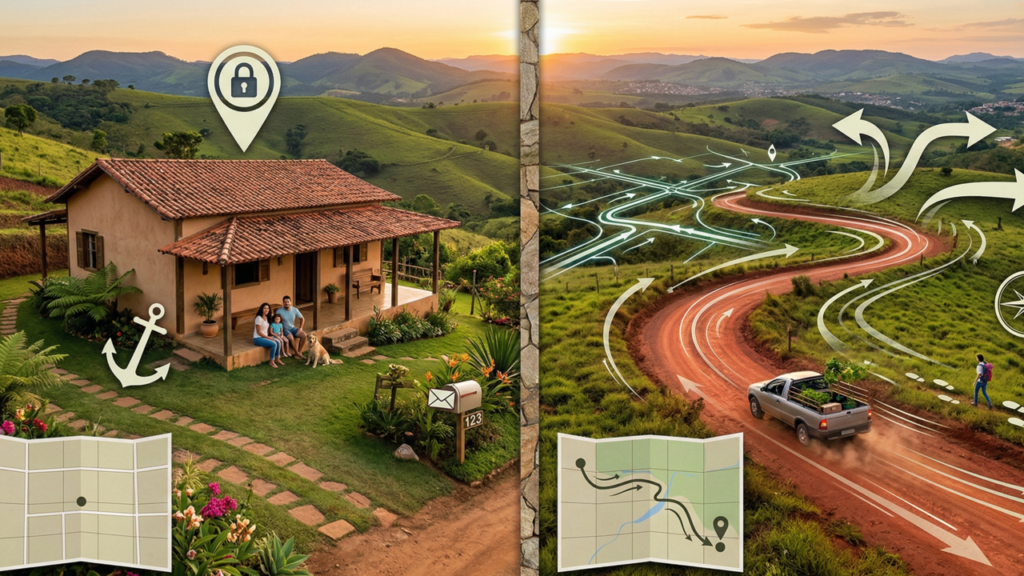Select the small map pin above the glowing paths

pyautogui.click(x=771, y=153)
